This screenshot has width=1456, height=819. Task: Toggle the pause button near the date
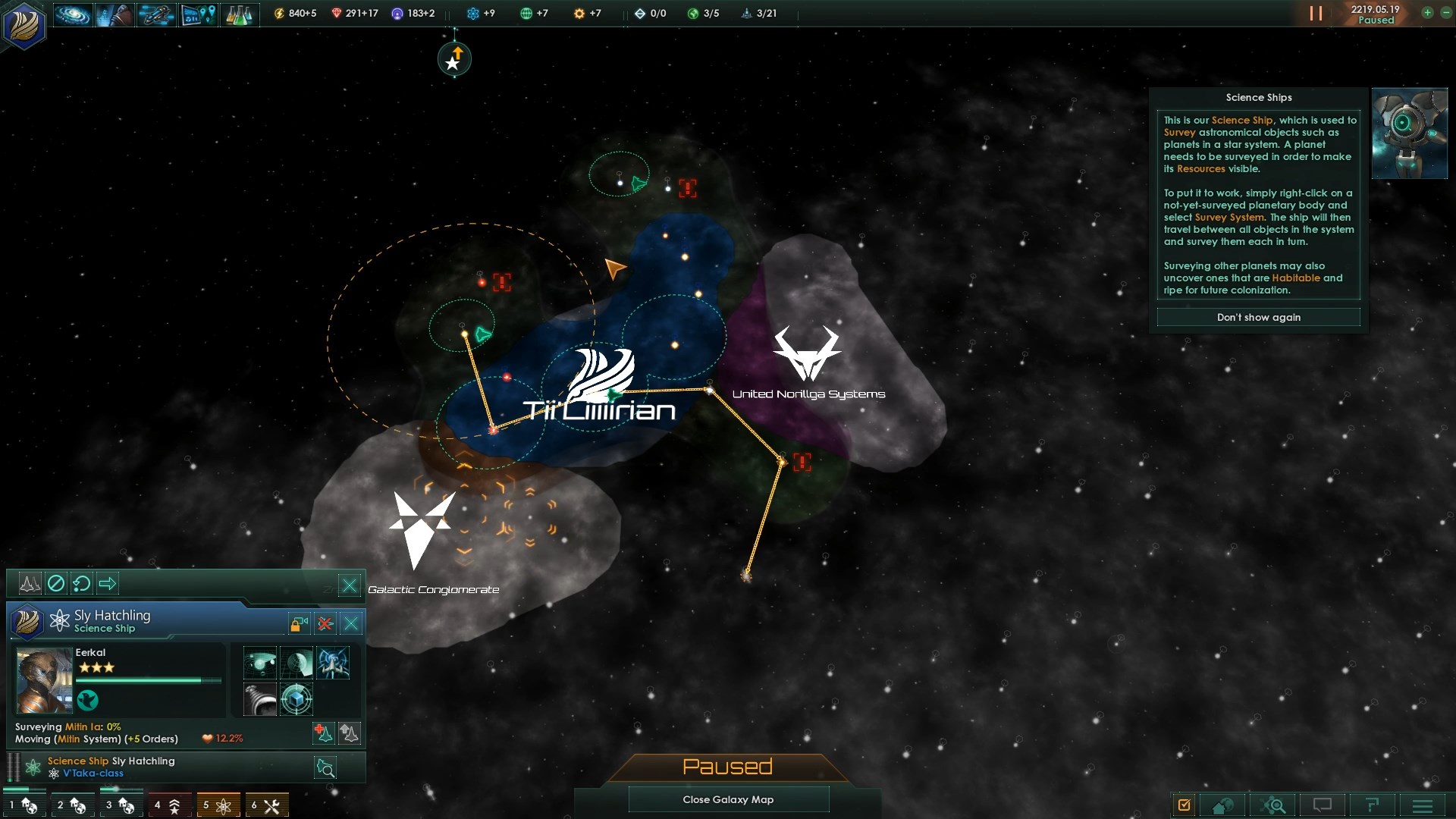click(1316, 14)
